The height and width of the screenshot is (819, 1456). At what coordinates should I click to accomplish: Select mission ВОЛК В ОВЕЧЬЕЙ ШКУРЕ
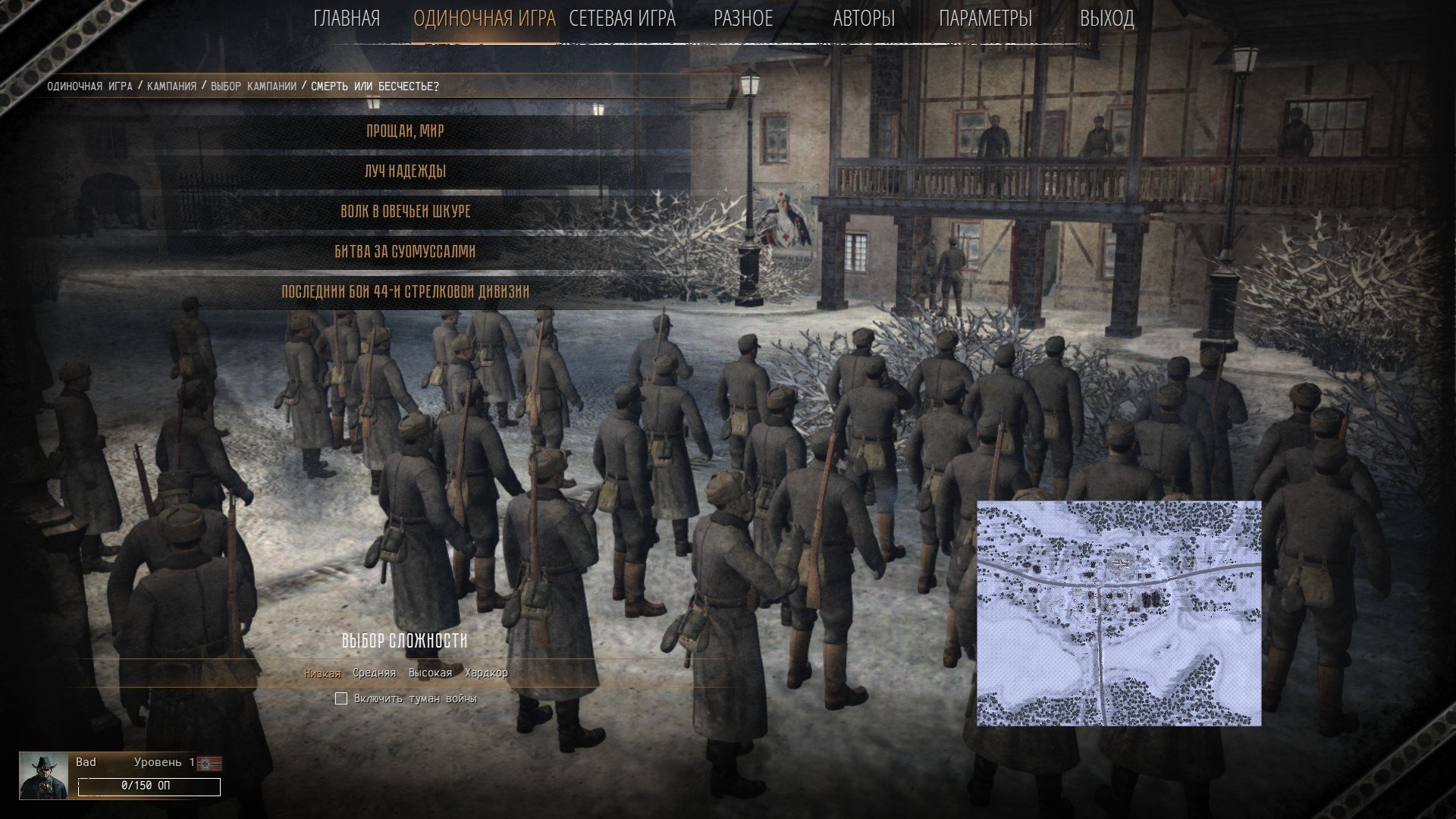click(406, 212)
